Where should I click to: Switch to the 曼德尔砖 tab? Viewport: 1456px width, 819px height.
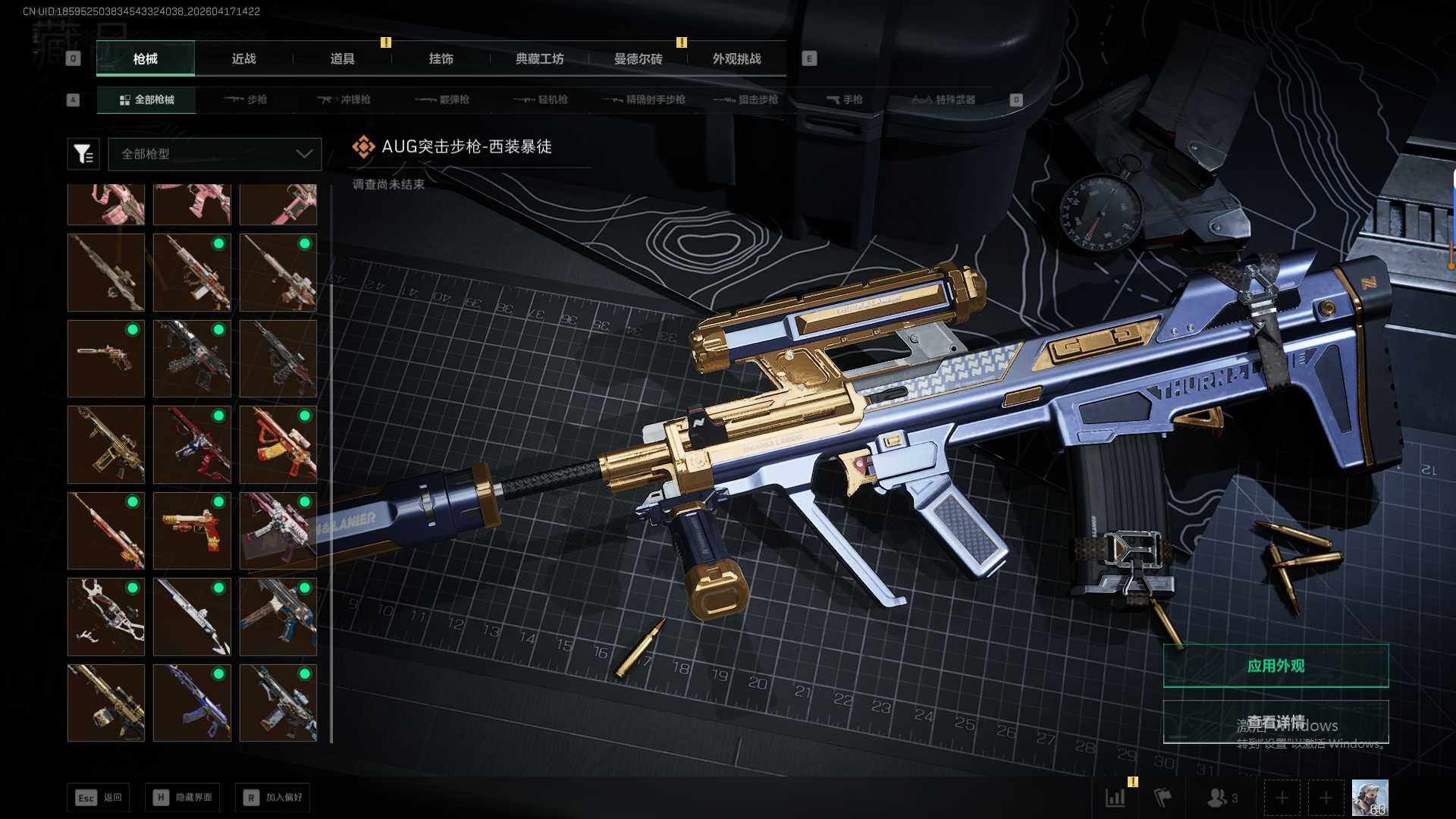(638, 58)
